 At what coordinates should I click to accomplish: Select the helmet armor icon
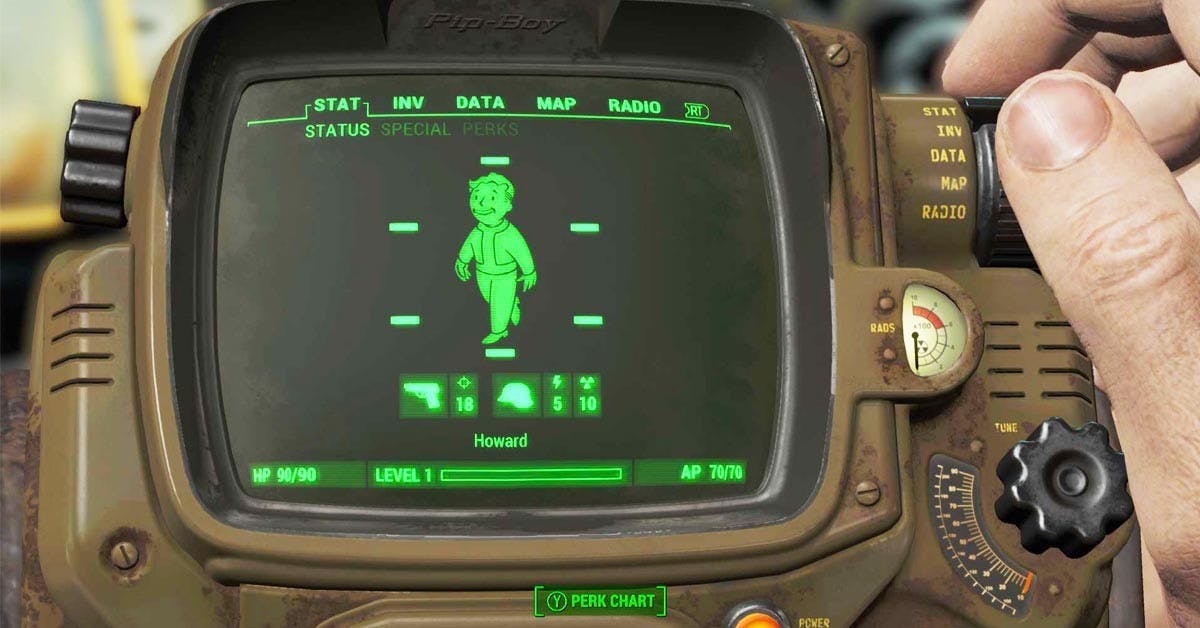tap(517, 396)
